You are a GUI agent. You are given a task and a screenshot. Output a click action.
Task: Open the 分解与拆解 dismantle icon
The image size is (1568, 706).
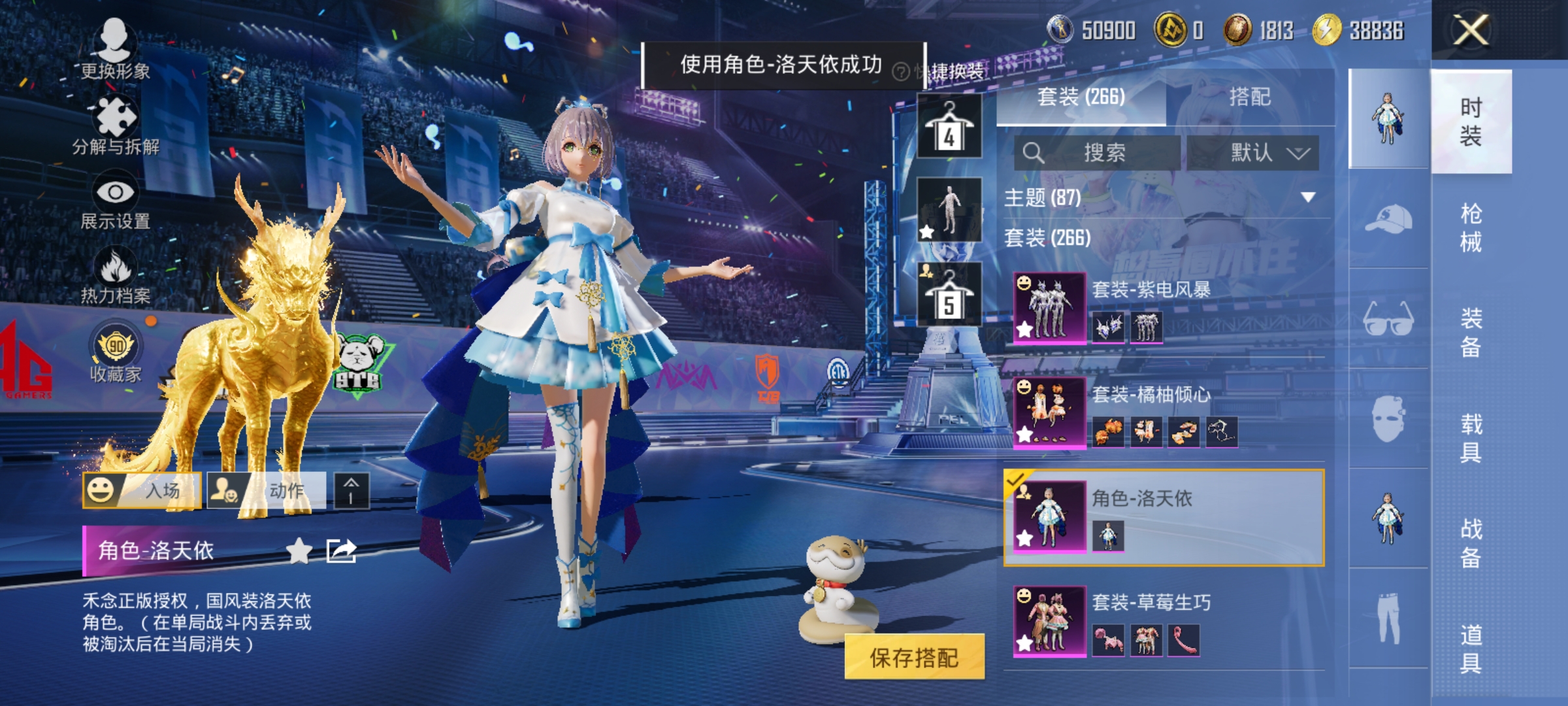(x=116, y=114)
